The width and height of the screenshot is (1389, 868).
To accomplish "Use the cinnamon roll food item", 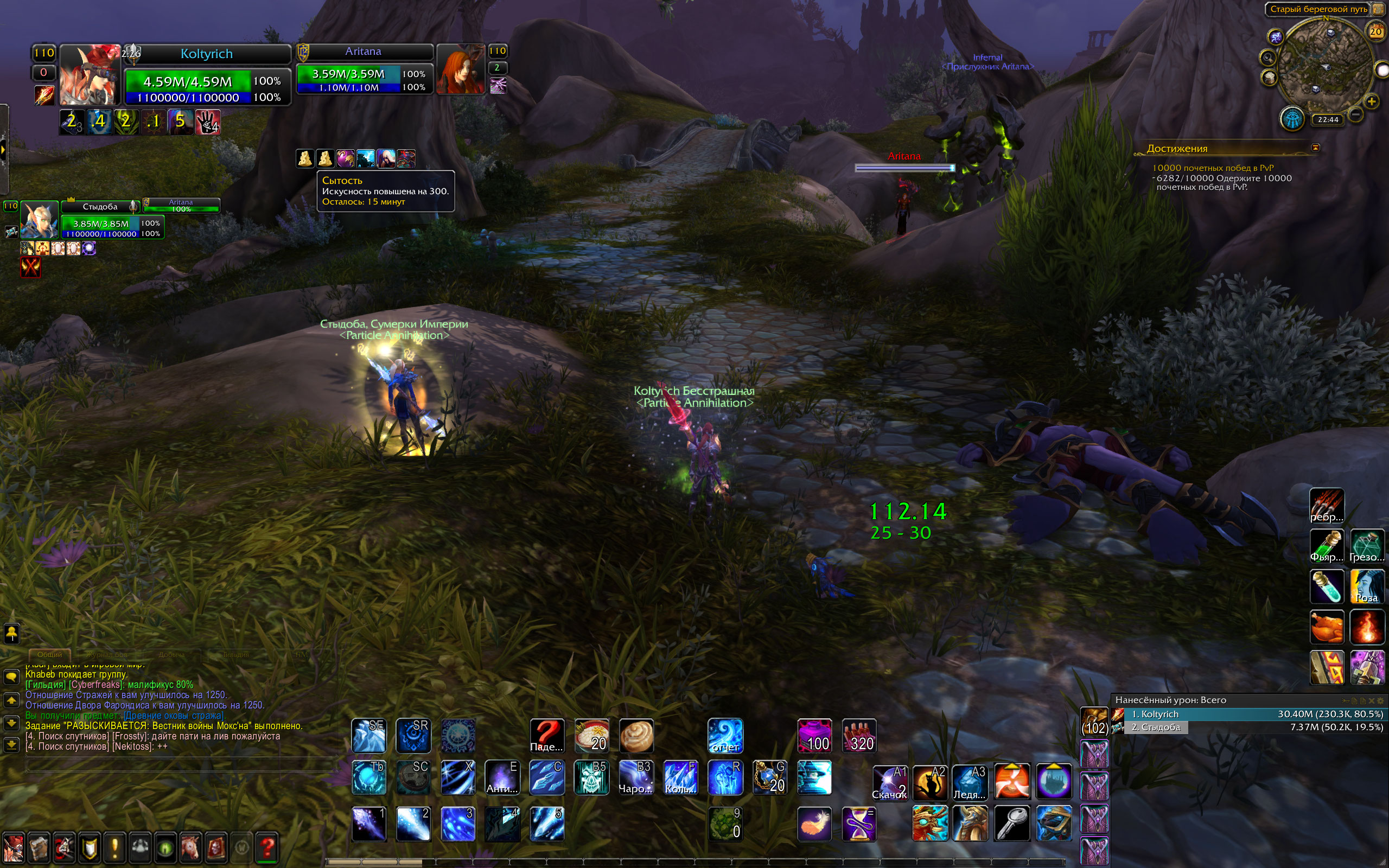I will pyautogui.click(x=636, y=736).
